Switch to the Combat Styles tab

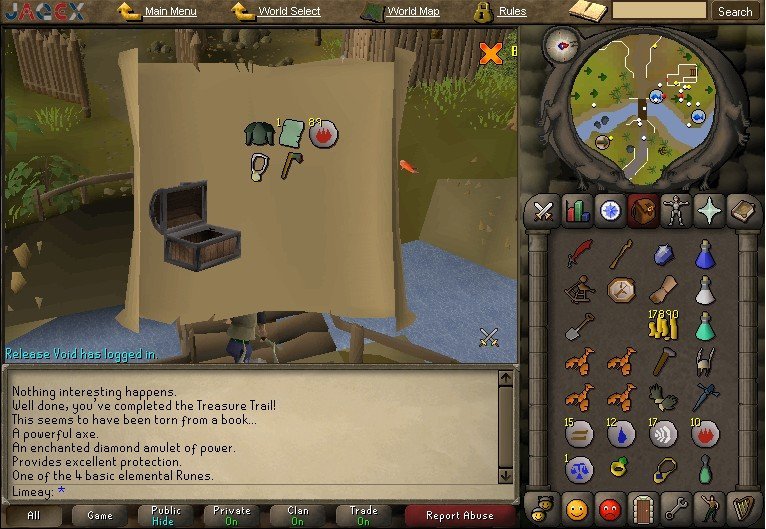543,211
